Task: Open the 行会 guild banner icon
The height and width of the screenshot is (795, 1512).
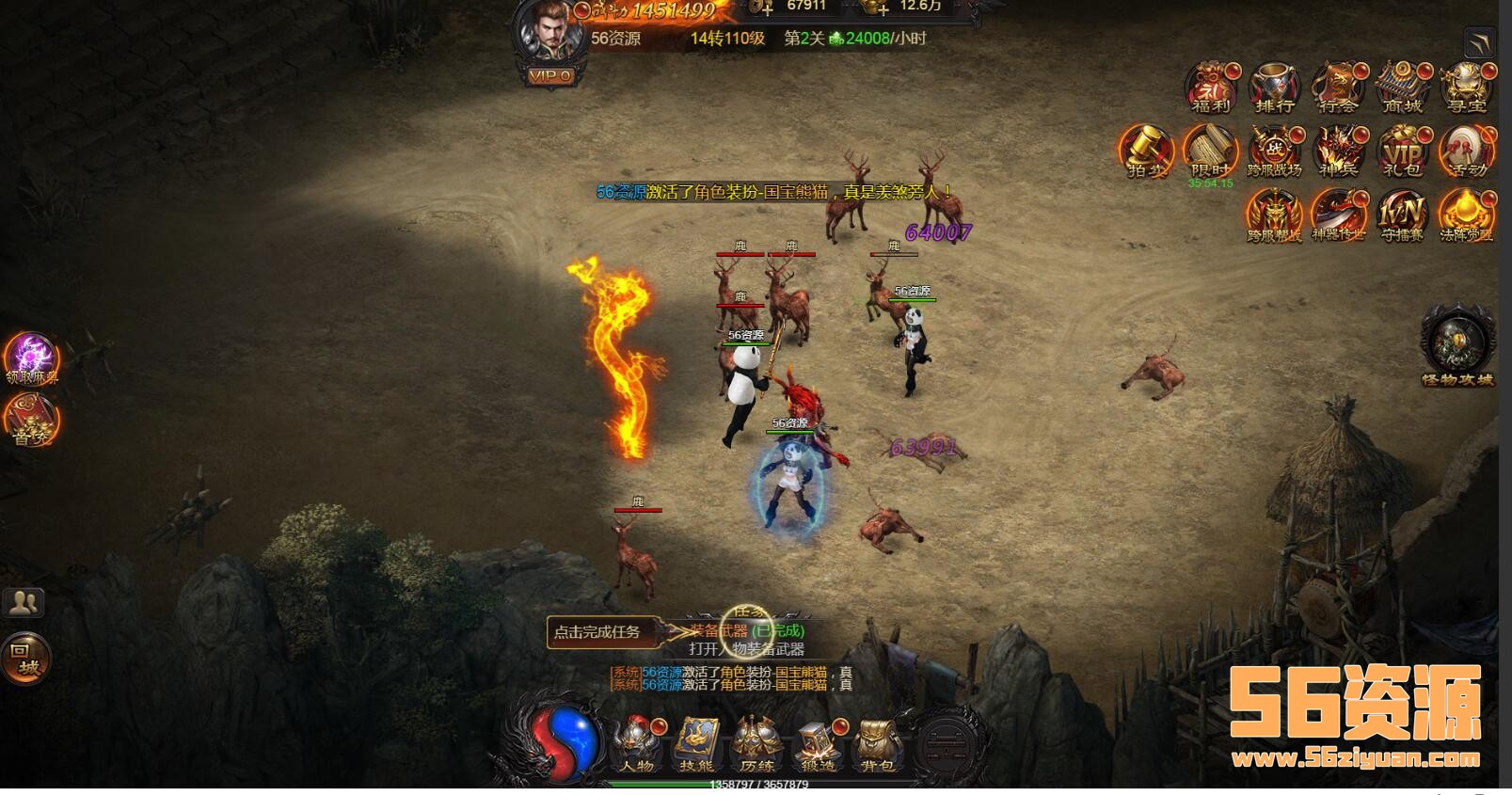Action: point(1338,87)
